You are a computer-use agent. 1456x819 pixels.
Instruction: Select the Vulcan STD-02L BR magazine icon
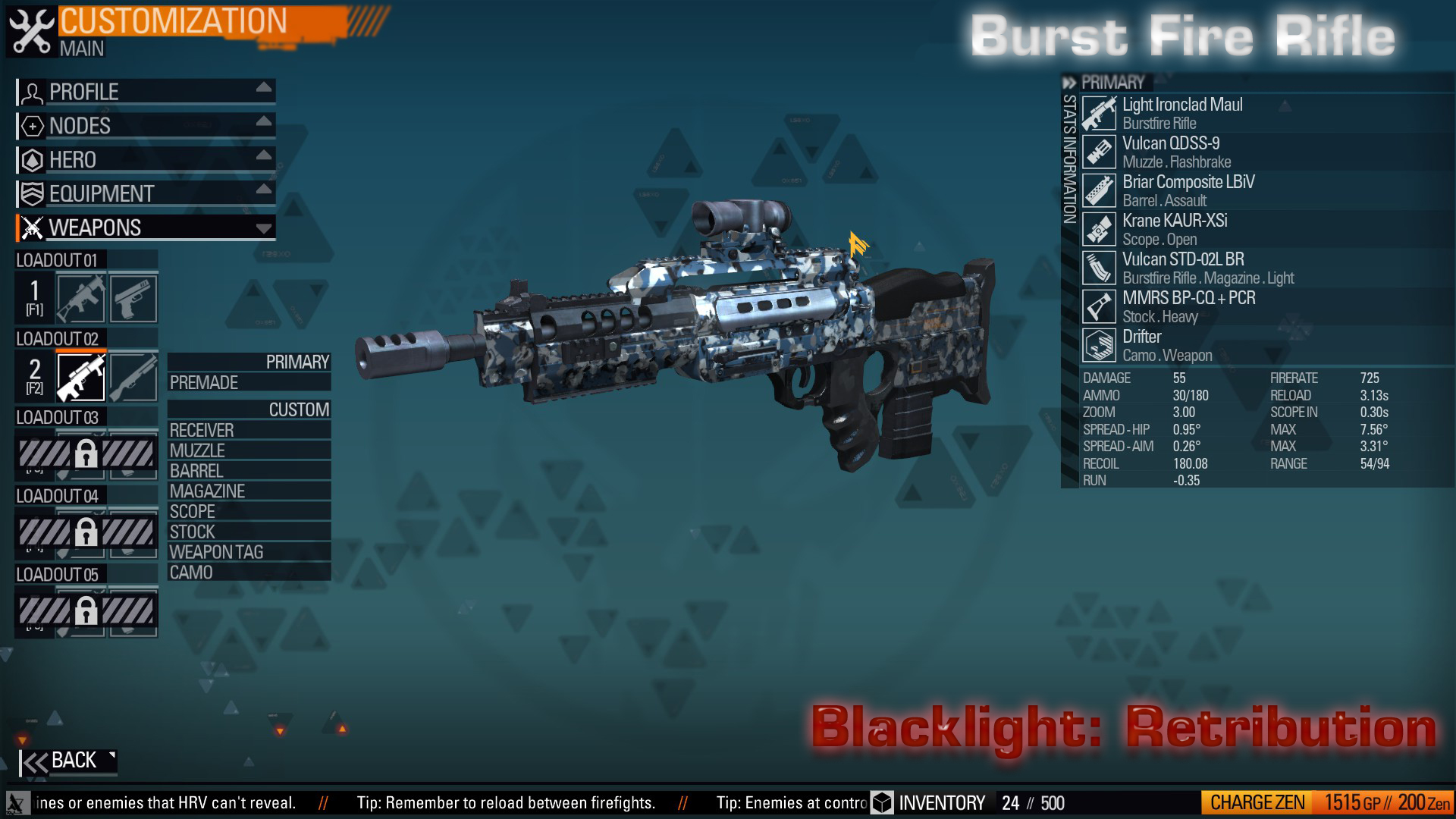point(1099,268)
